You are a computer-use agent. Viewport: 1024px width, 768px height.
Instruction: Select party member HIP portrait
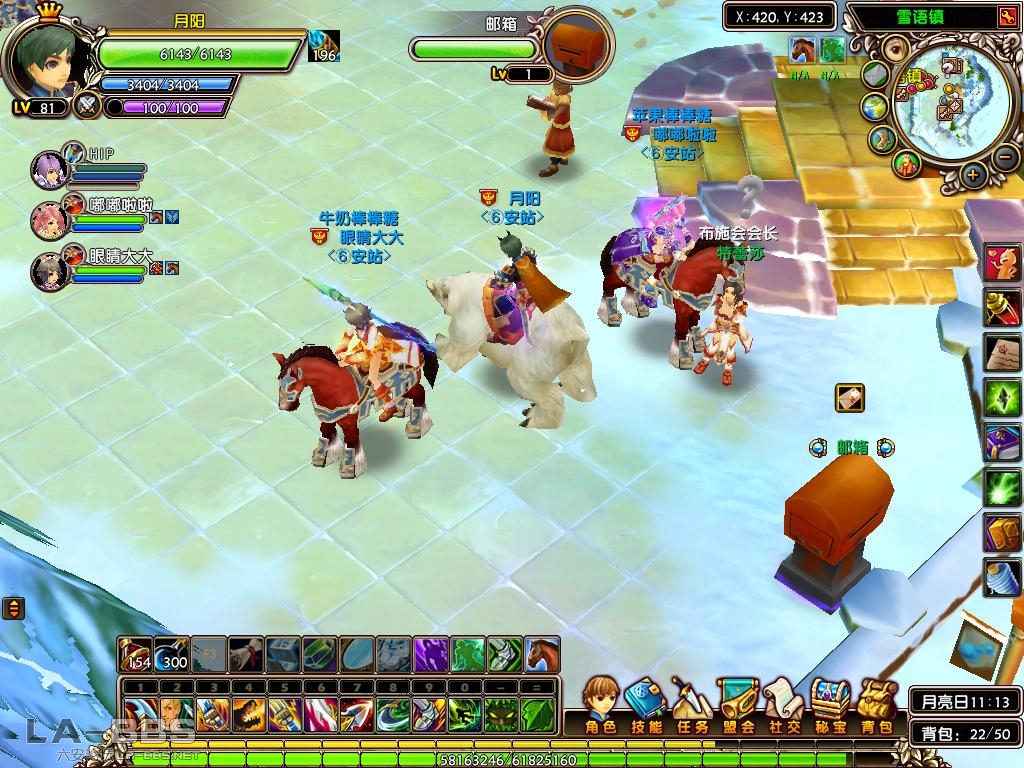click(49, 169)
